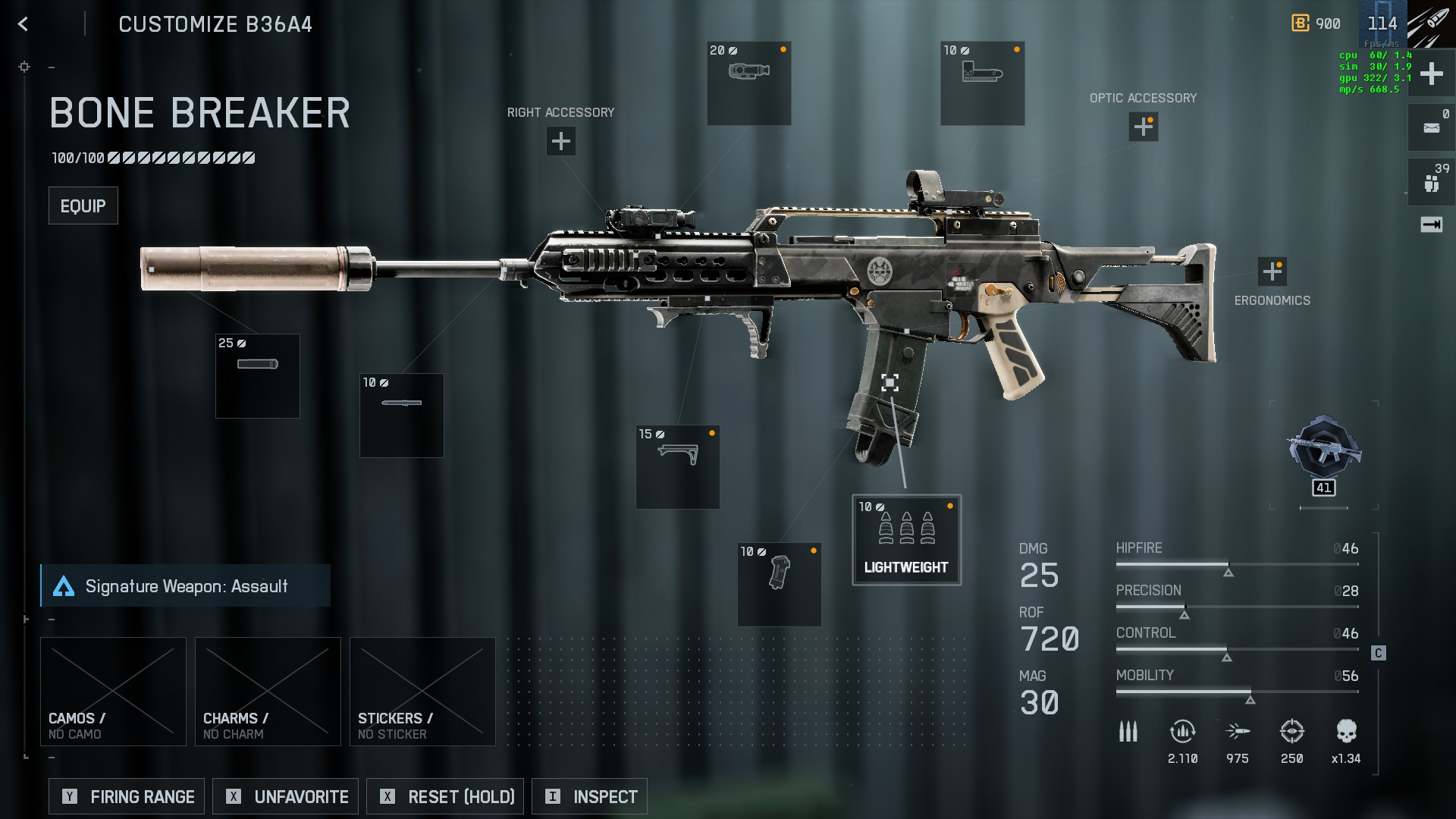
Task: Choose the underbarrel grip attachment slot
Action: 678,467
